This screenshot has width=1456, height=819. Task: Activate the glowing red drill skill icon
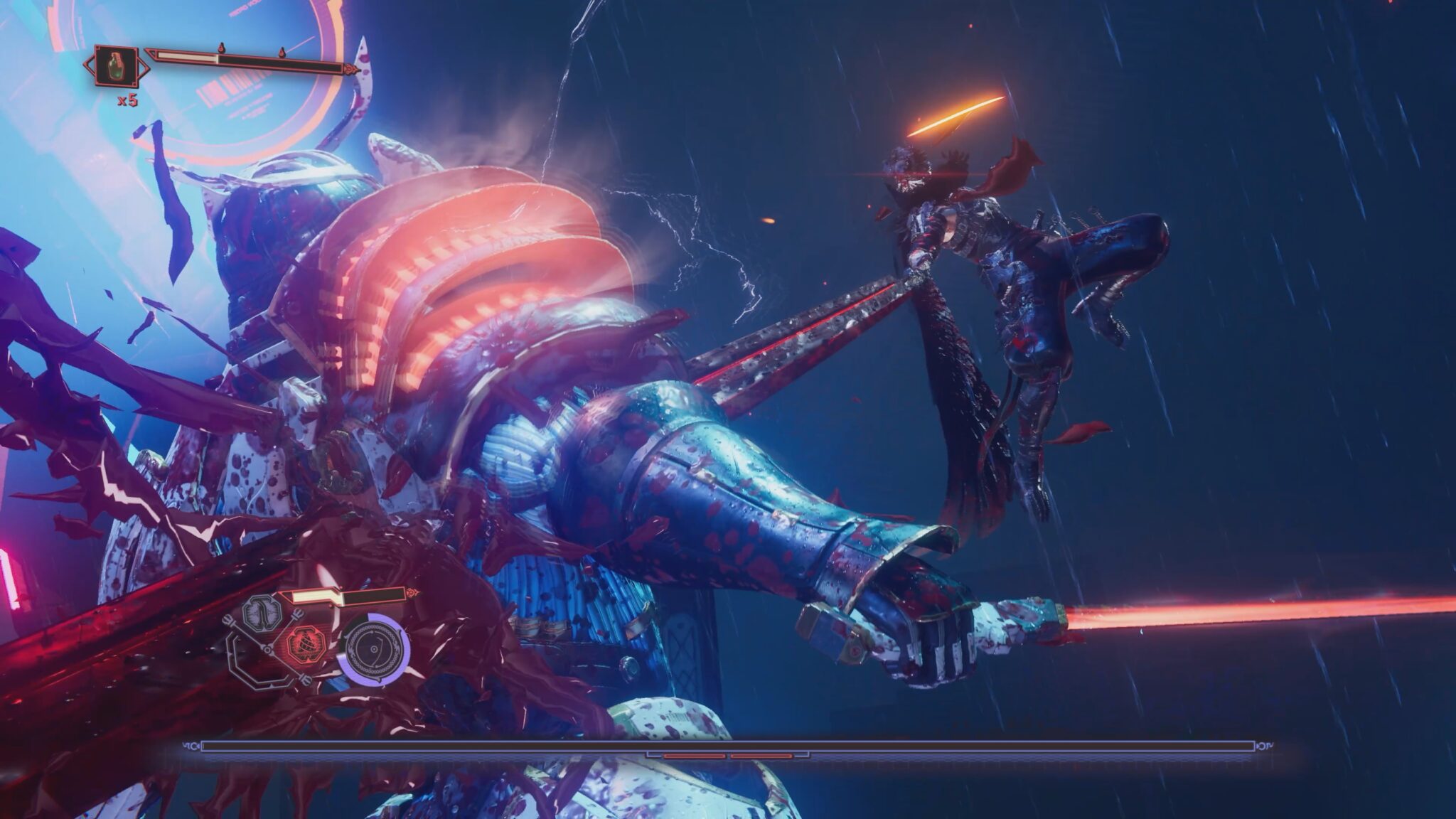[x=304, y=644]
